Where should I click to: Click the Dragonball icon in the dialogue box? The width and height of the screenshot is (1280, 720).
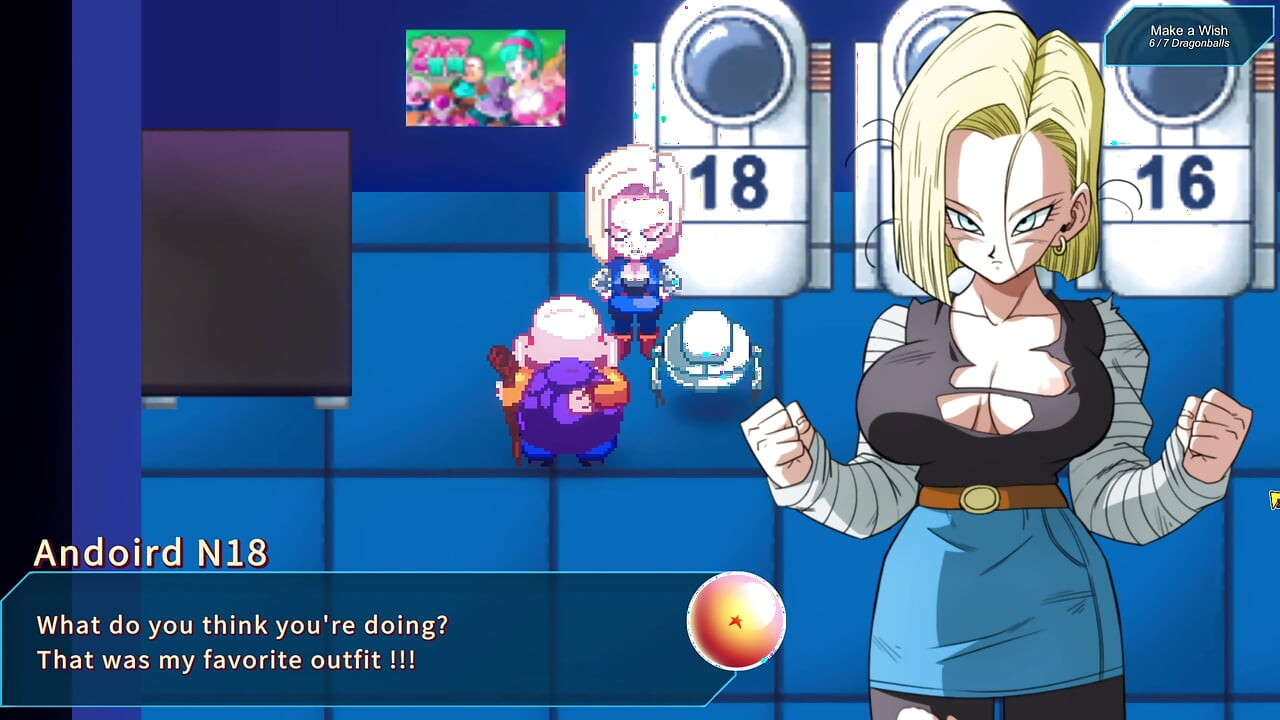737,621
